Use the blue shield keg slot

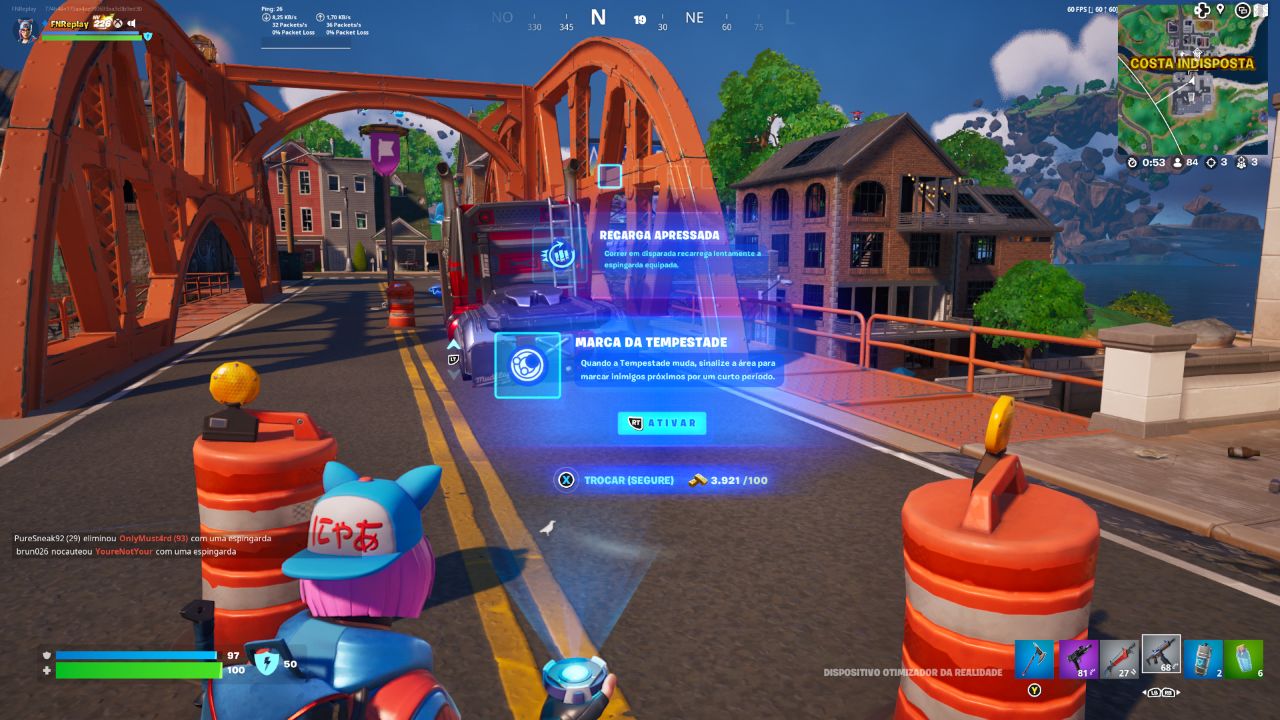[x=1204, y=658]
